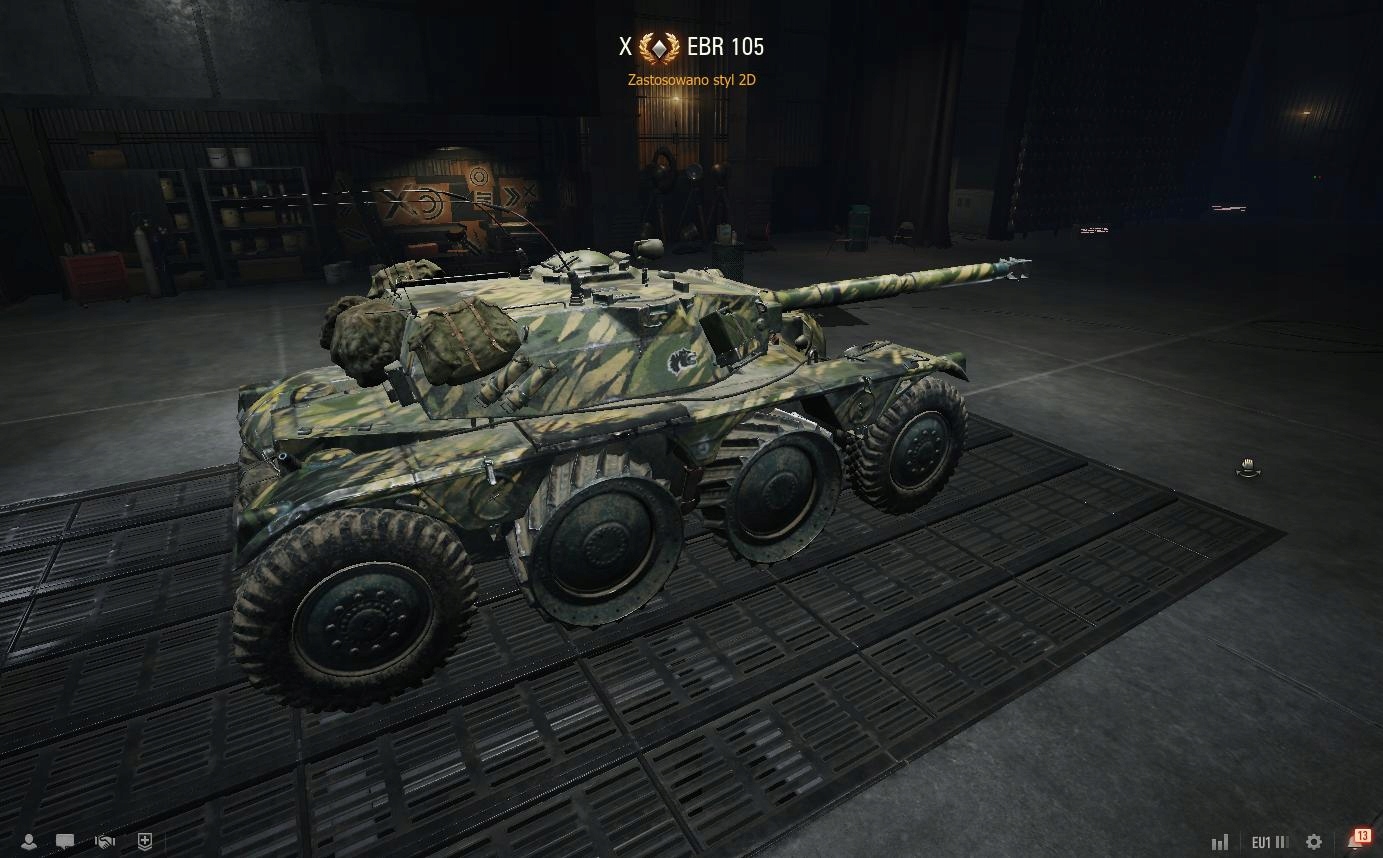This screenshot has height=858, width=1383.
Task: Open the shield with plus icon
Action: (x=145, y=842)
